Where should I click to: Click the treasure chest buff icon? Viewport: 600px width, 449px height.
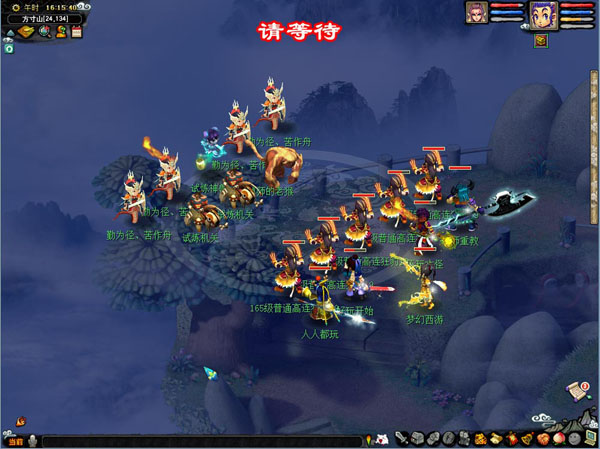click(540, 40)
